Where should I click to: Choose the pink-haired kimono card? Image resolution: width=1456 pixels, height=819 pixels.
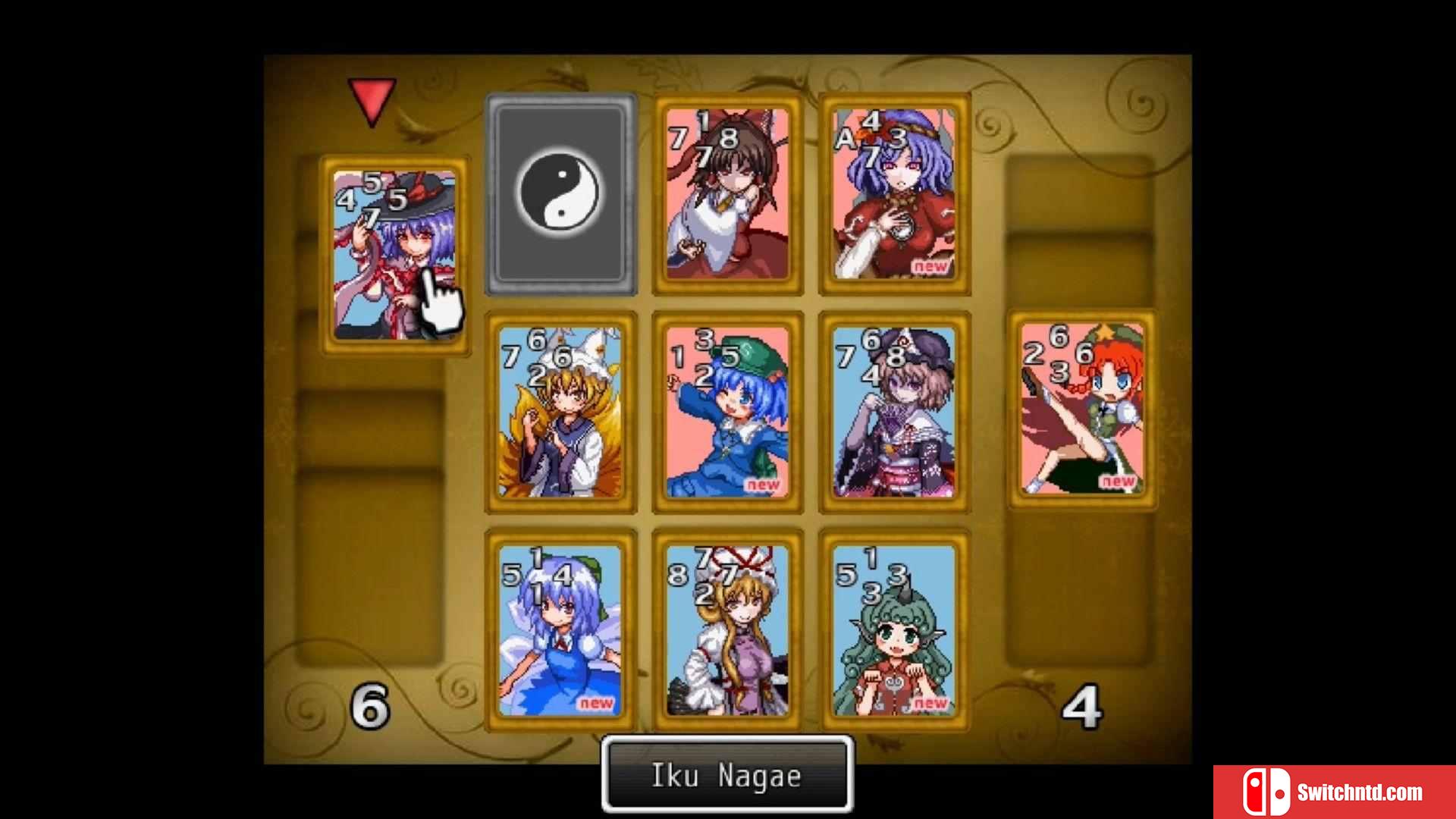[x=894, y=413]
